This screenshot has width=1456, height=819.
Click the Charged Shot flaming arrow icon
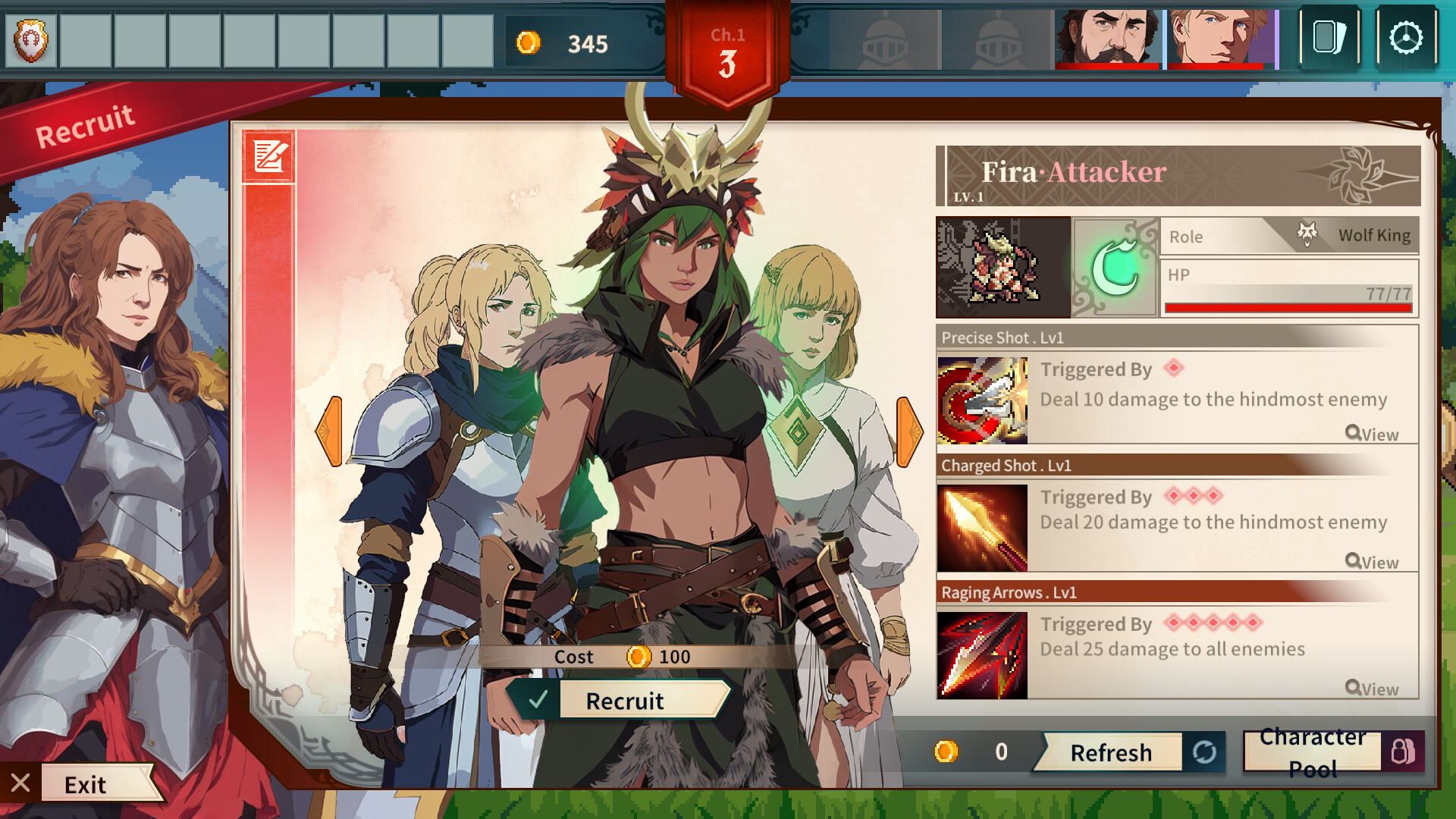click(981, 527)
